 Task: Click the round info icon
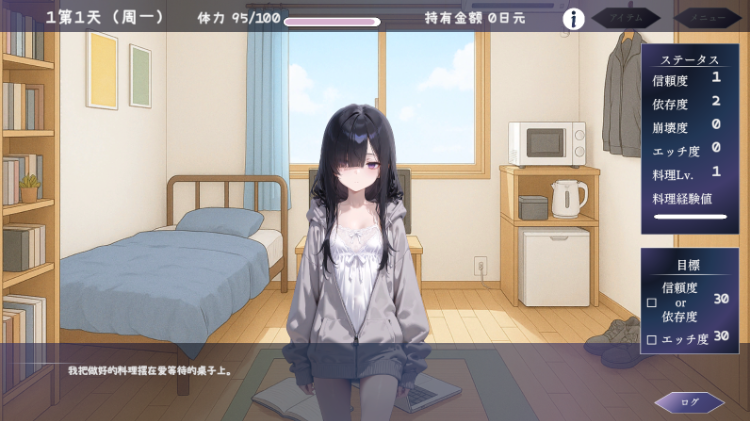coord(574,19)
